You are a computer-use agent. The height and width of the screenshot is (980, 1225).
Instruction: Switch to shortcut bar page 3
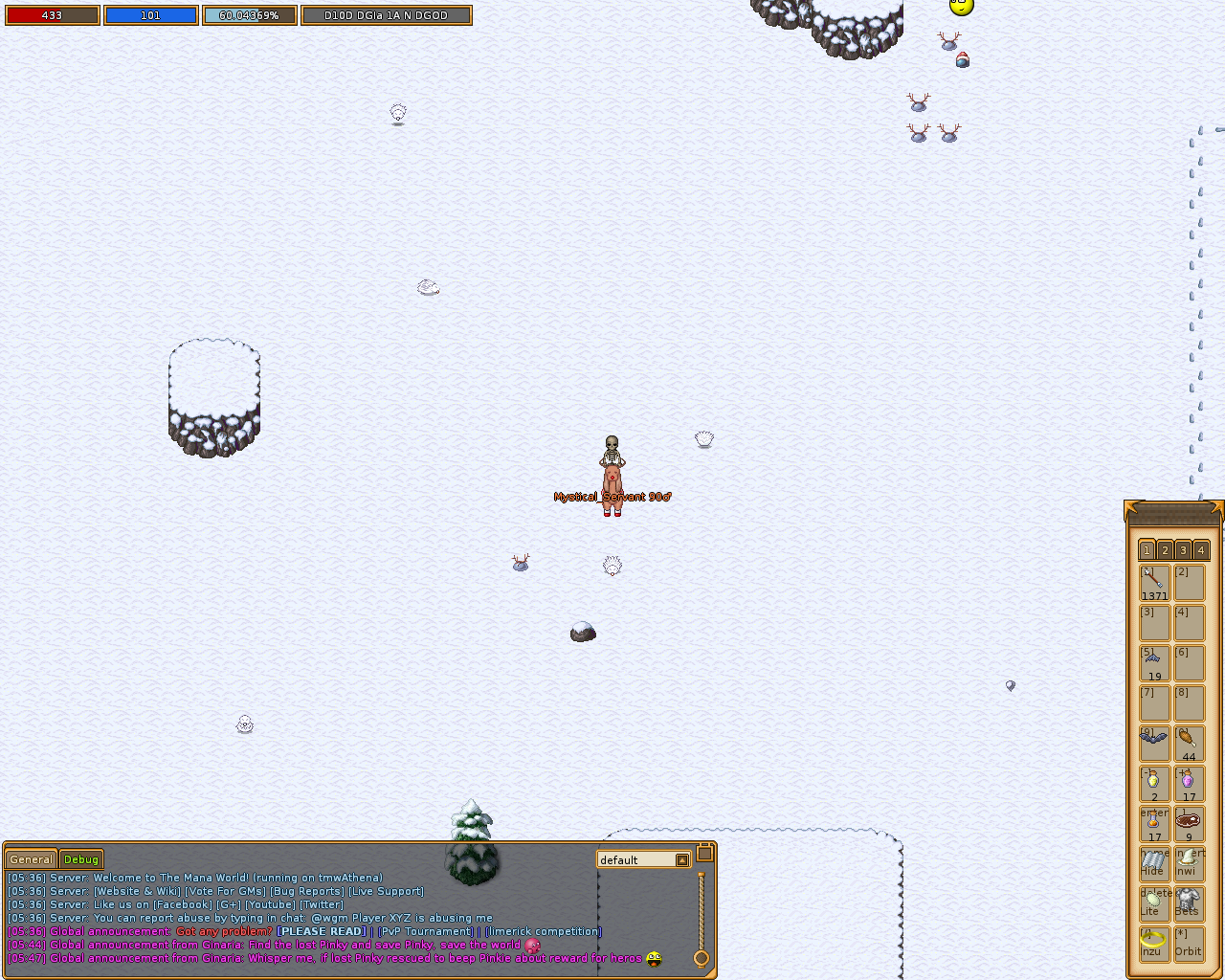[x=1182, y=550]
